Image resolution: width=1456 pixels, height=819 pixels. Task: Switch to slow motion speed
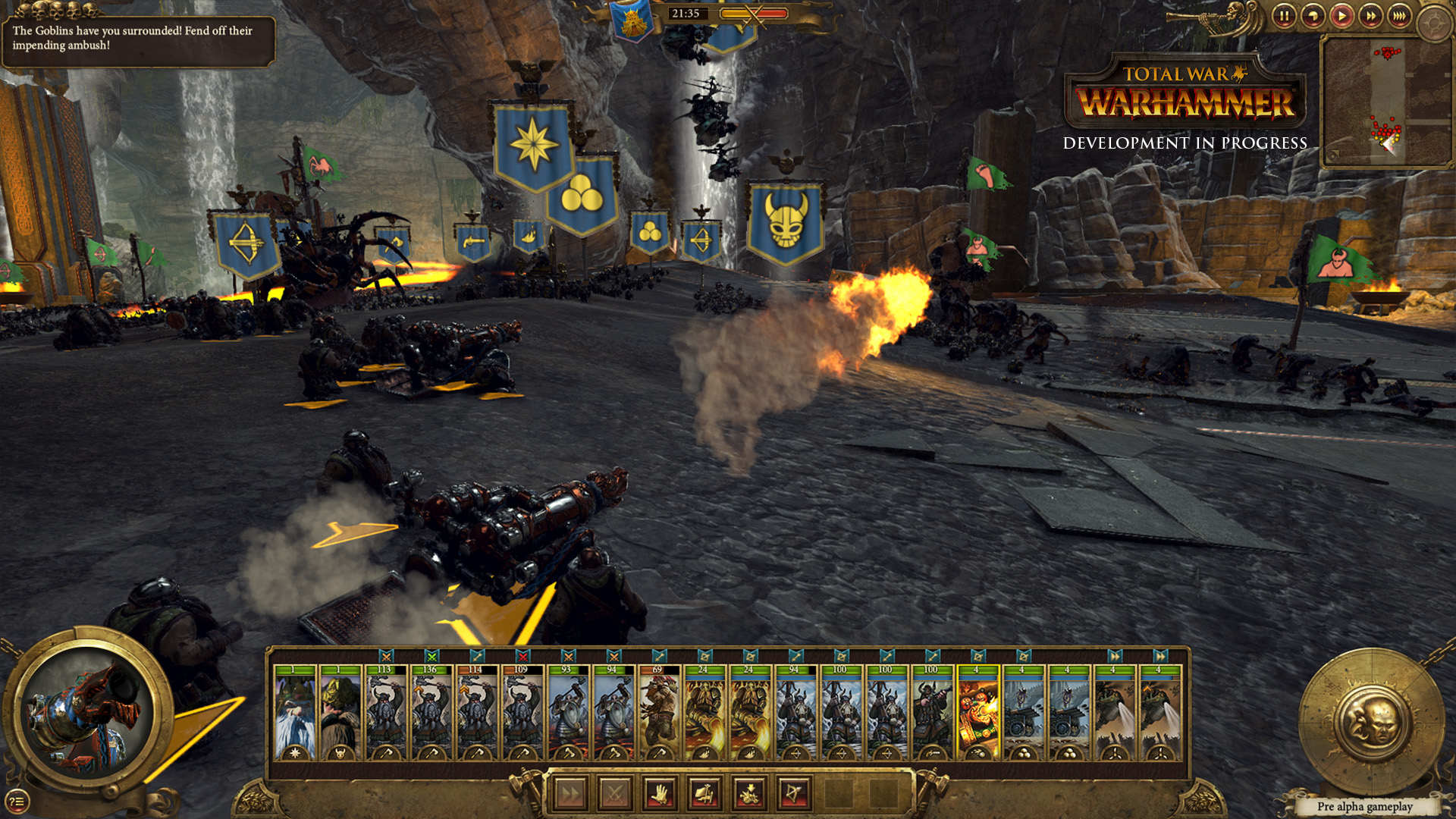point(1313,16)
